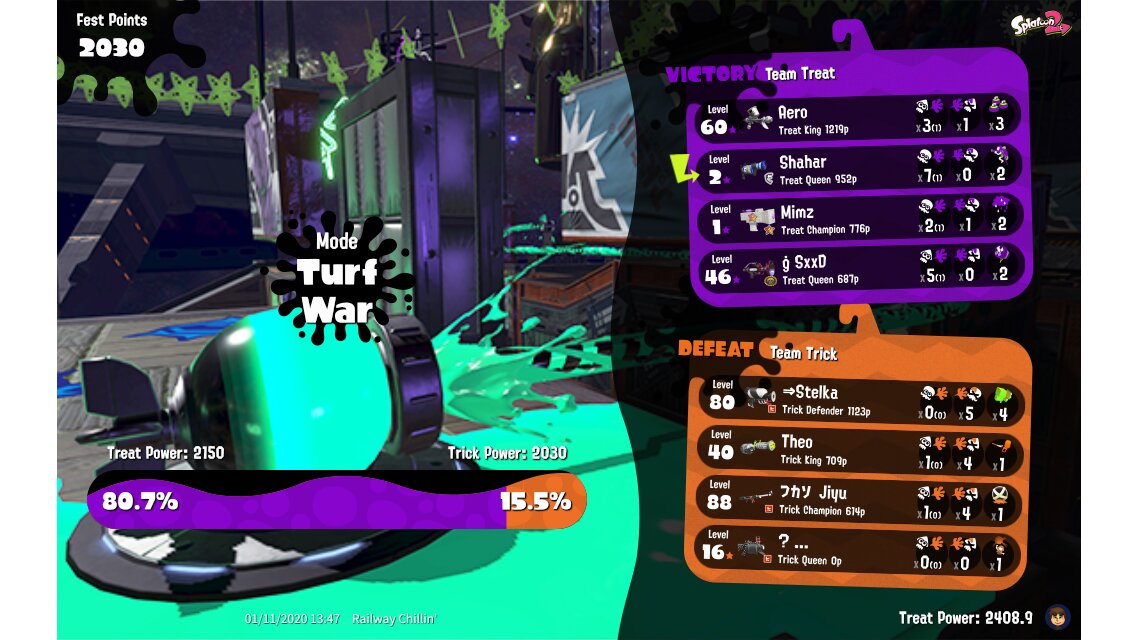Select Theo's row in Team Trick
Image resolution: width=1138 pixels, height=640 pixels.
tap(858, 448)
